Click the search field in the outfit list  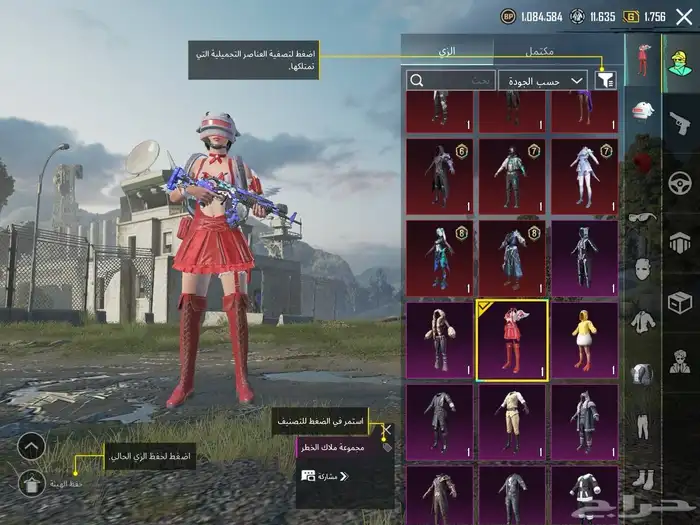[450, 80]
